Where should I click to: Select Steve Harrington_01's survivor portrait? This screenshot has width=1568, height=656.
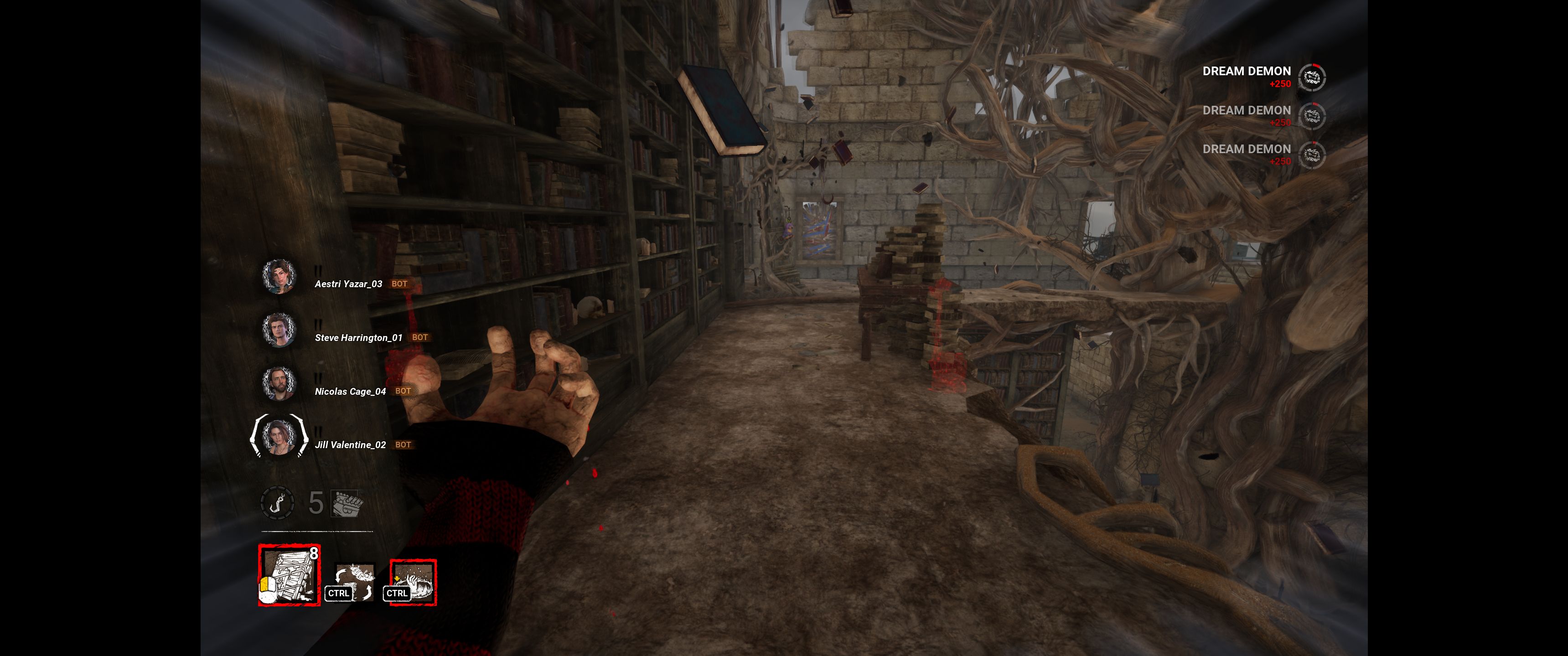point(279,330)
